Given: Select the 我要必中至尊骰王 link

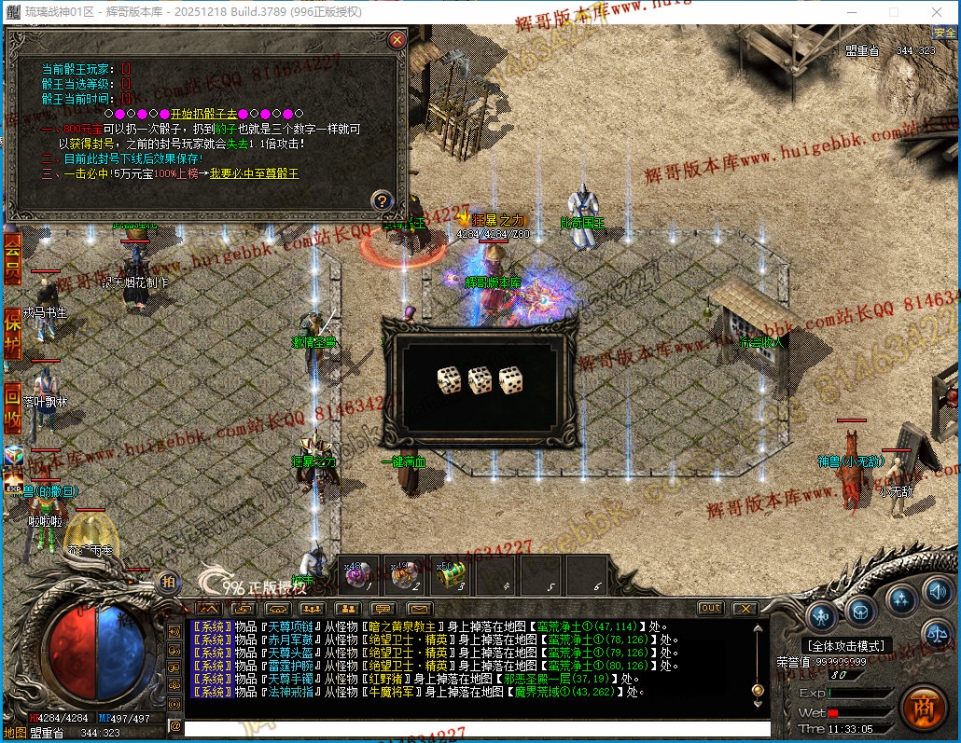Looking at the screenshot, I should click(253, 173).
